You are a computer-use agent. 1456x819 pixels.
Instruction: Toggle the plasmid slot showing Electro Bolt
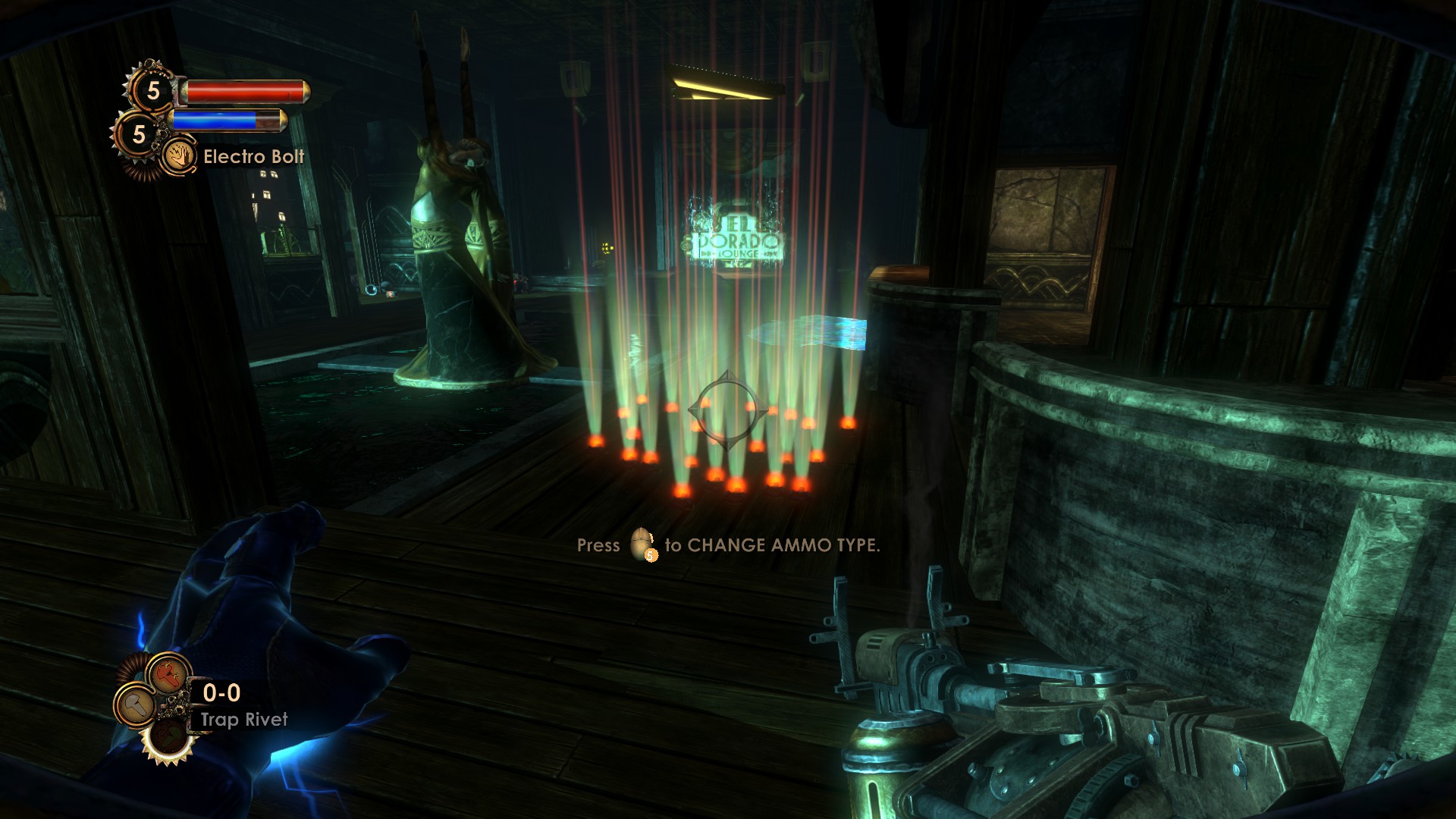click(x=180, y=155)
